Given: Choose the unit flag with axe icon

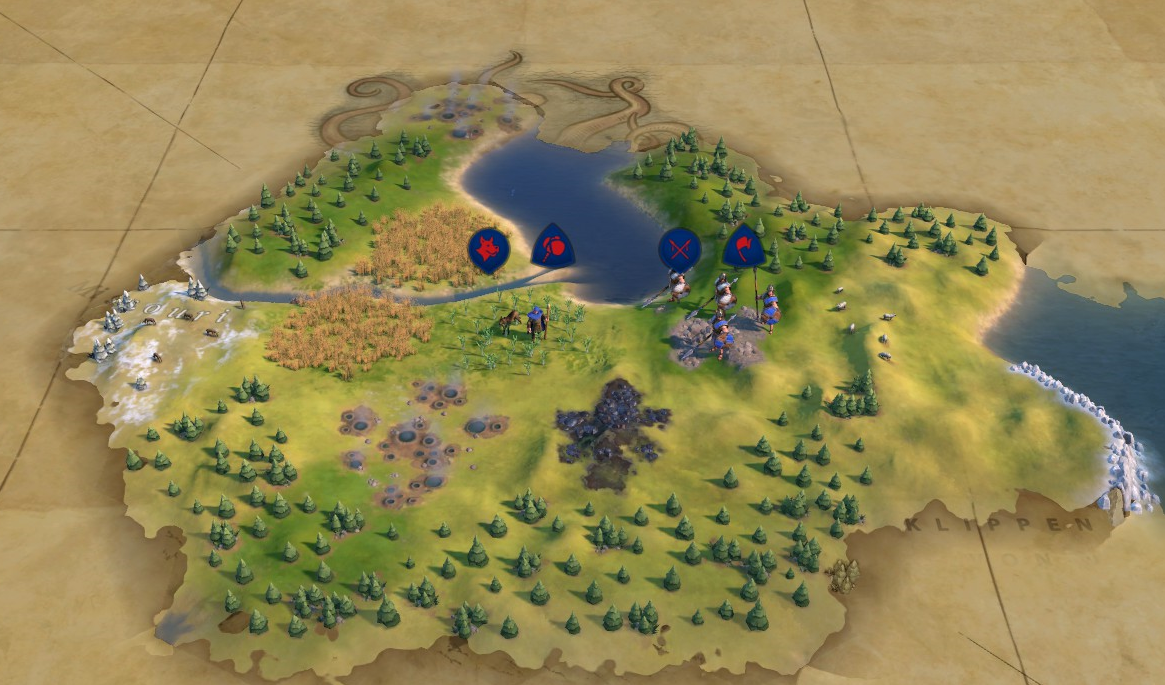Looking at the screenshot, I should pos(744,245).
